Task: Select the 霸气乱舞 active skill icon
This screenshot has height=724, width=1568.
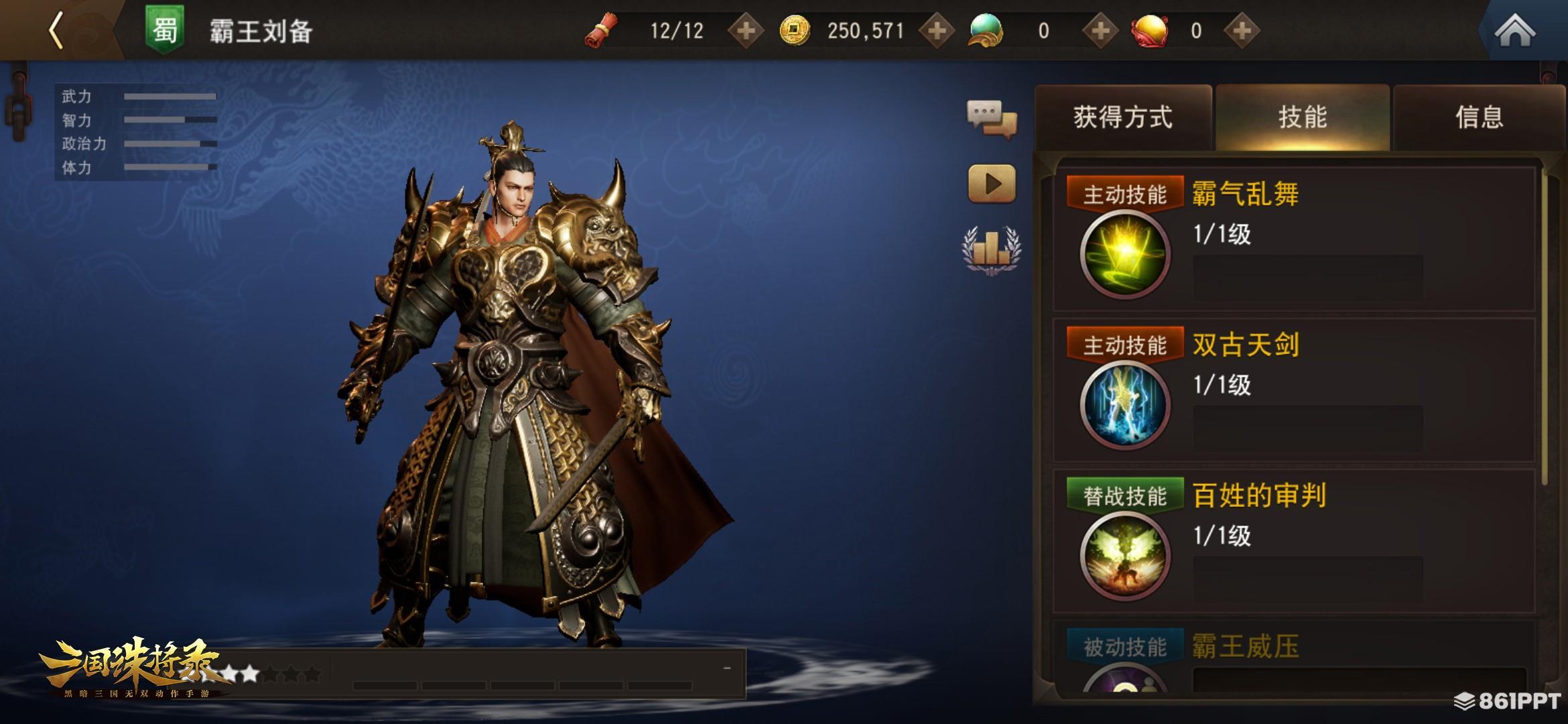Action: point(1125,255)
